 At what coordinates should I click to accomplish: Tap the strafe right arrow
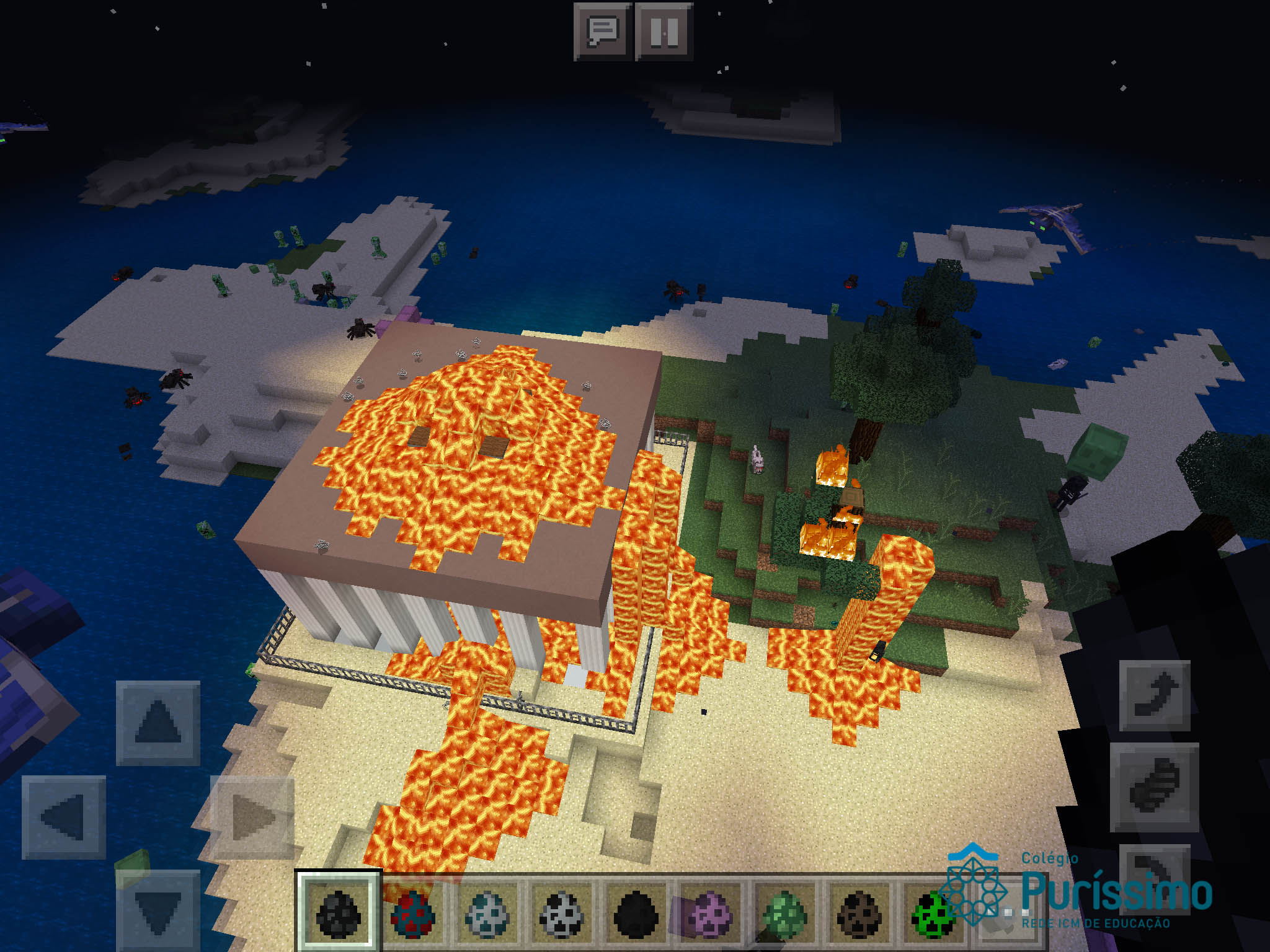coord(253,817)
